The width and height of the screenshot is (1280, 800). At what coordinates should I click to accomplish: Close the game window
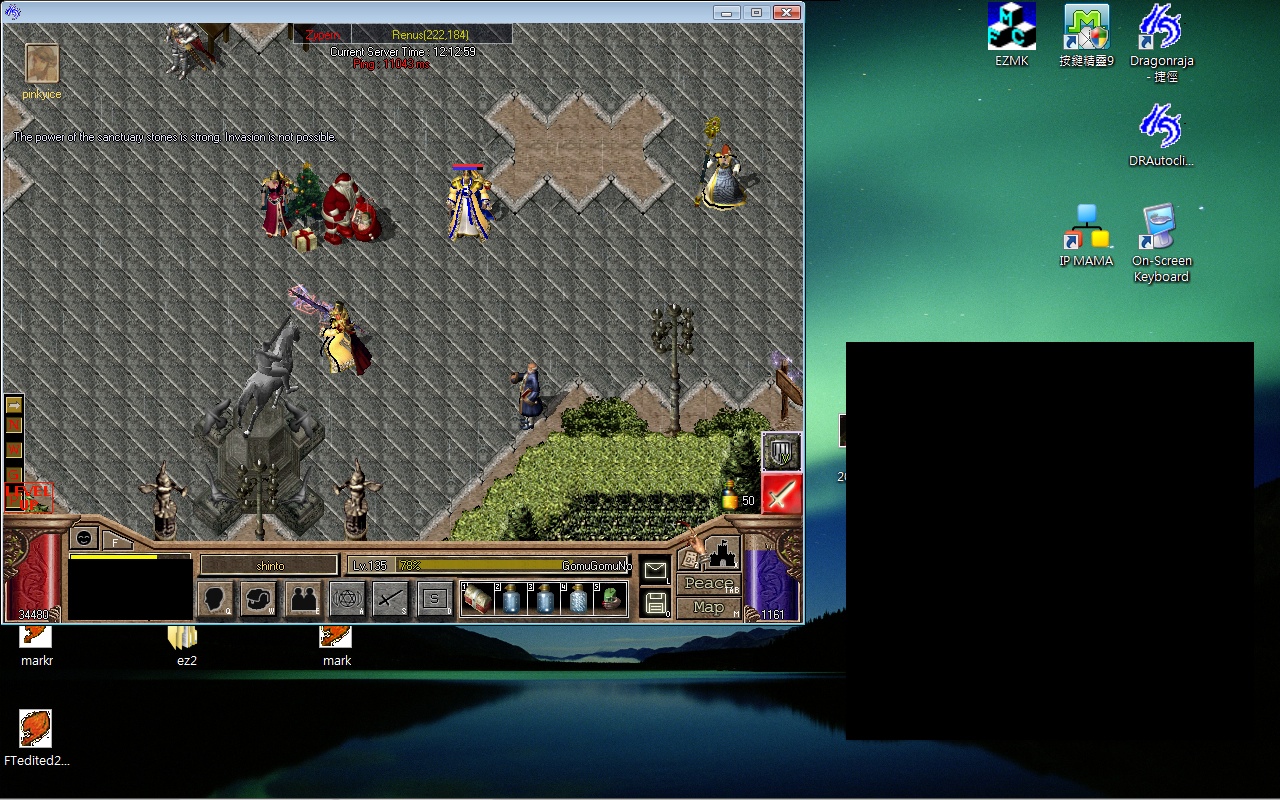click(x=787, y=12)
